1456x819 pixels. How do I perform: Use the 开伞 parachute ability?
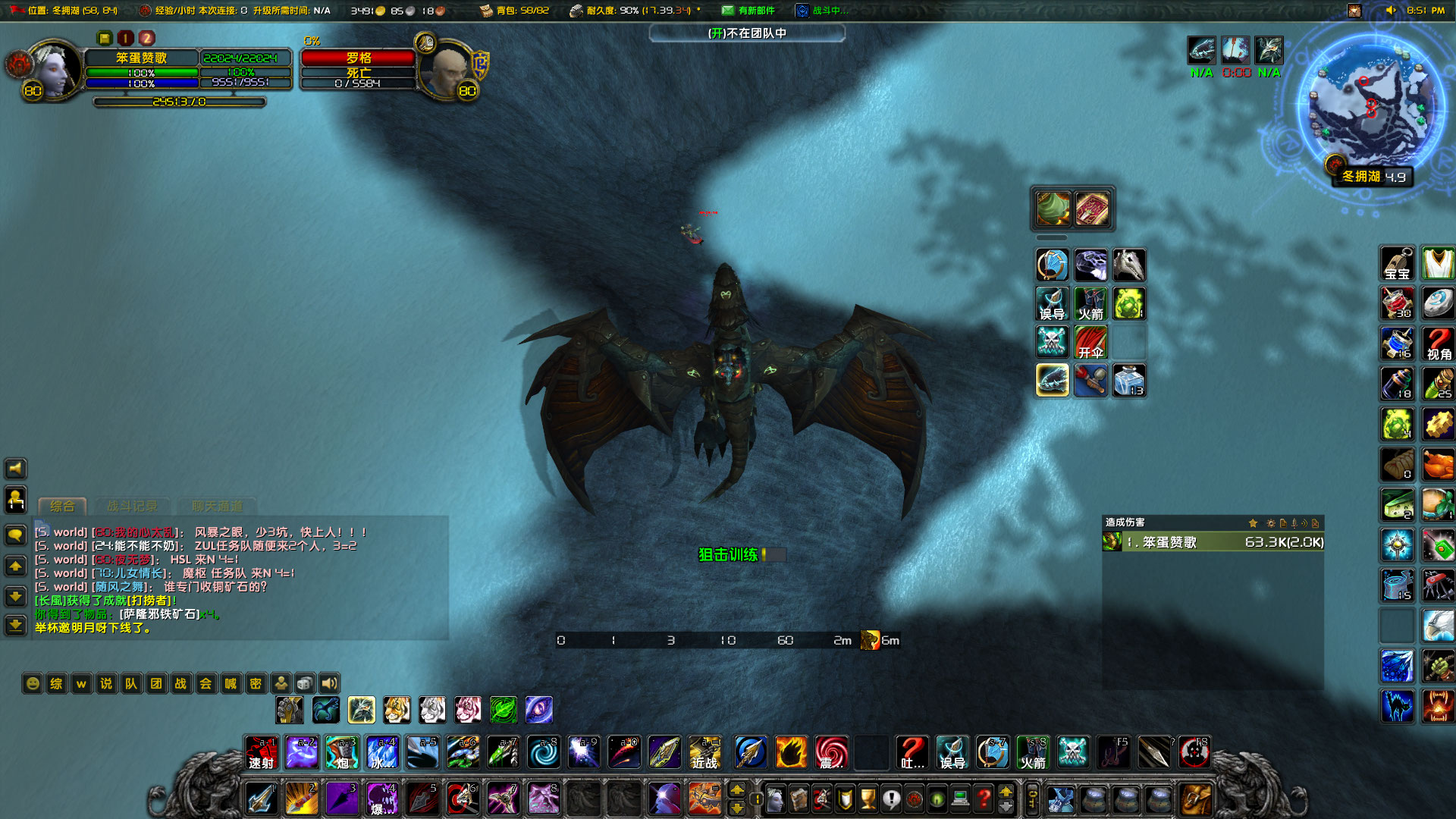pyautogui.click(x=1090, y=342)
